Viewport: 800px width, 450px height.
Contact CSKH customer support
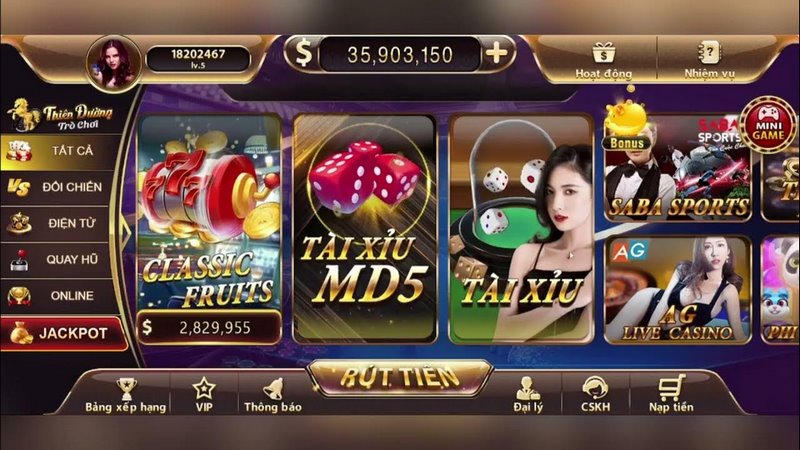tap(596, 395)
